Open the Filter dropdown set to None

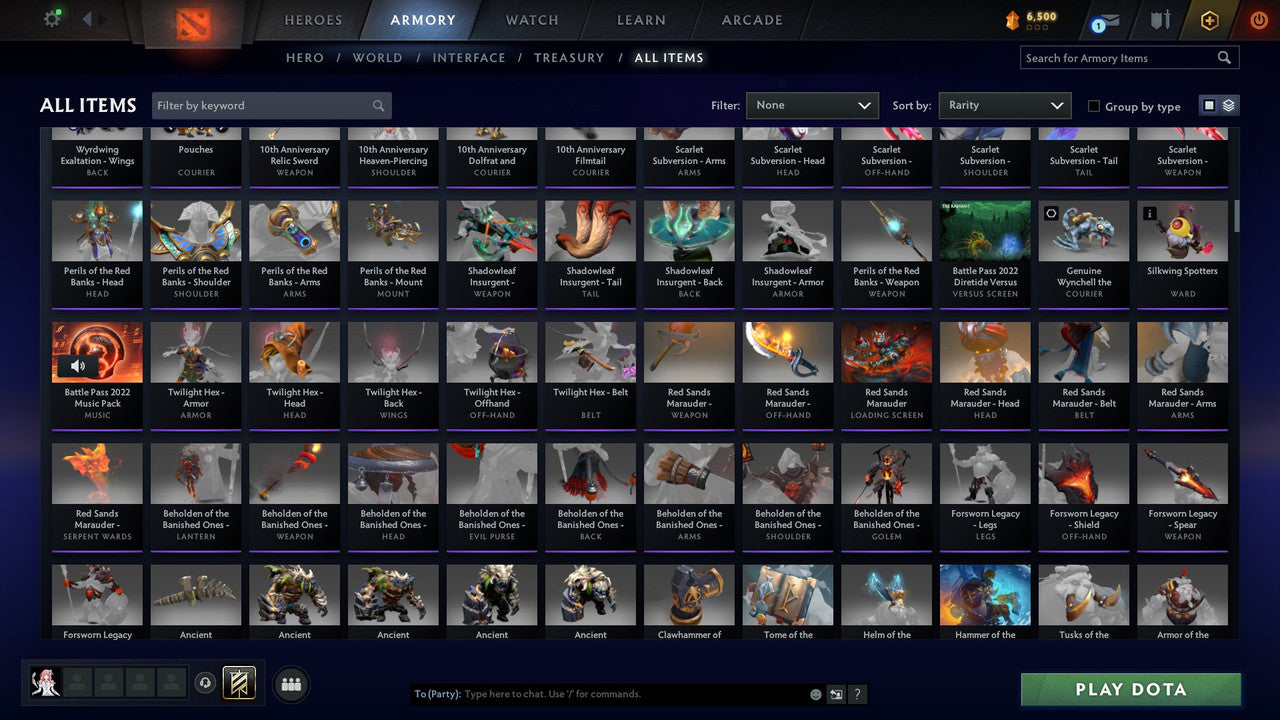(x=812, y=105)
